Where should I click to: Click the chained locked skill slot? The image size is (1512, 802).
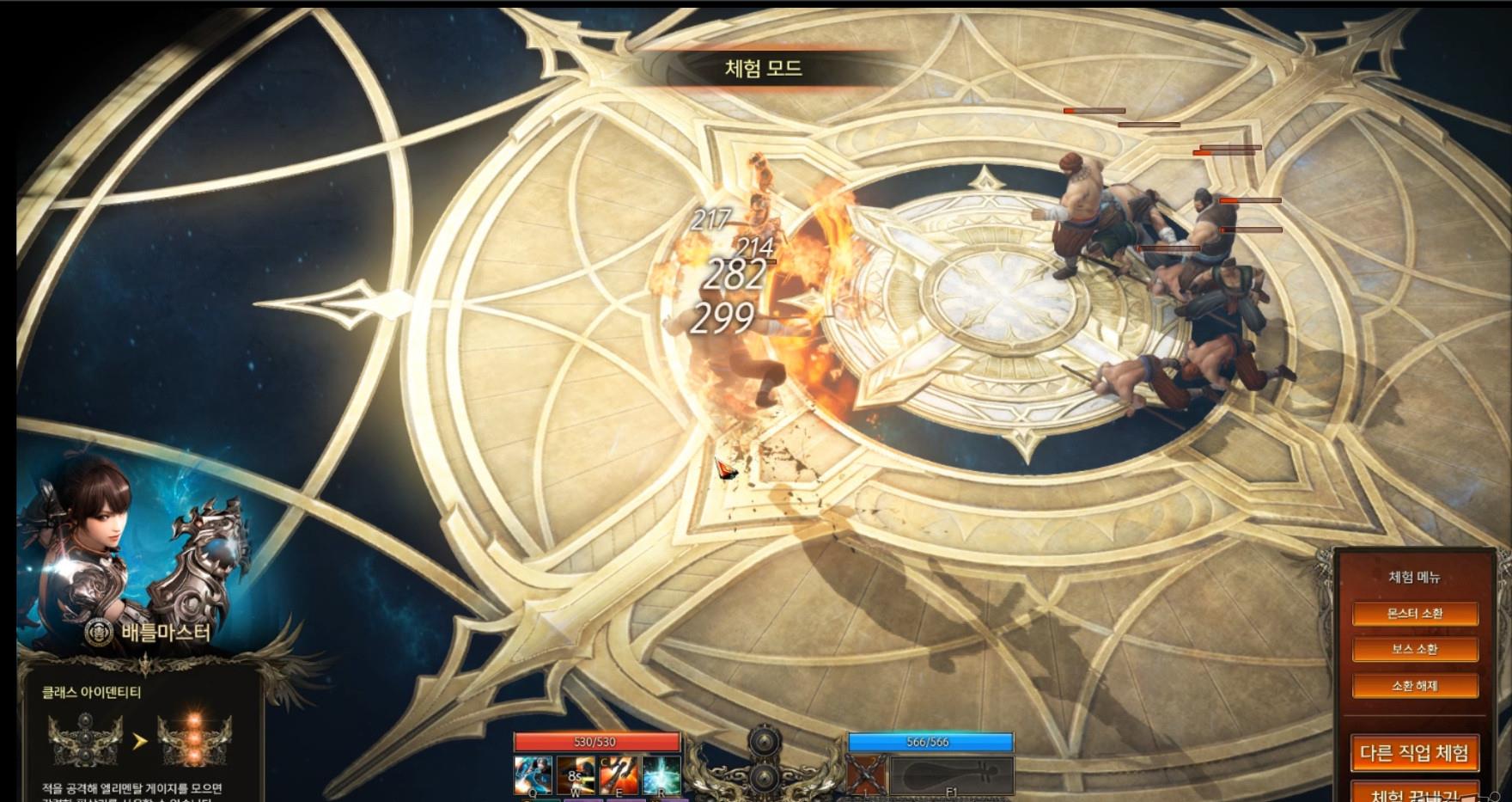tap(866, 775)
